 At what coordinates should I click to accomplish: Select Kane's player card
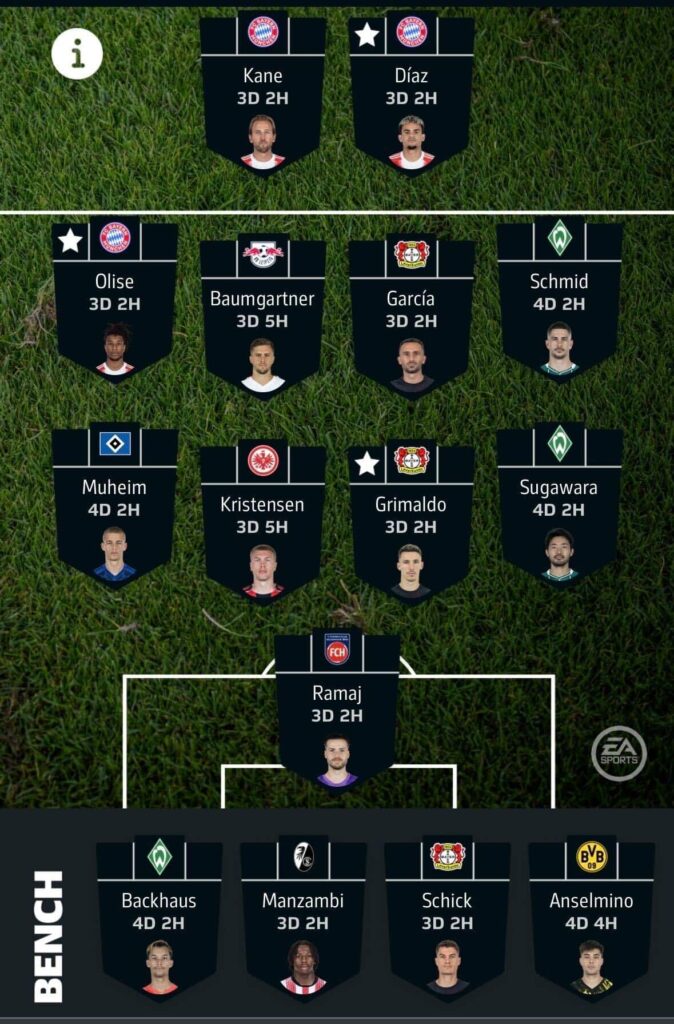coord(263,95)
